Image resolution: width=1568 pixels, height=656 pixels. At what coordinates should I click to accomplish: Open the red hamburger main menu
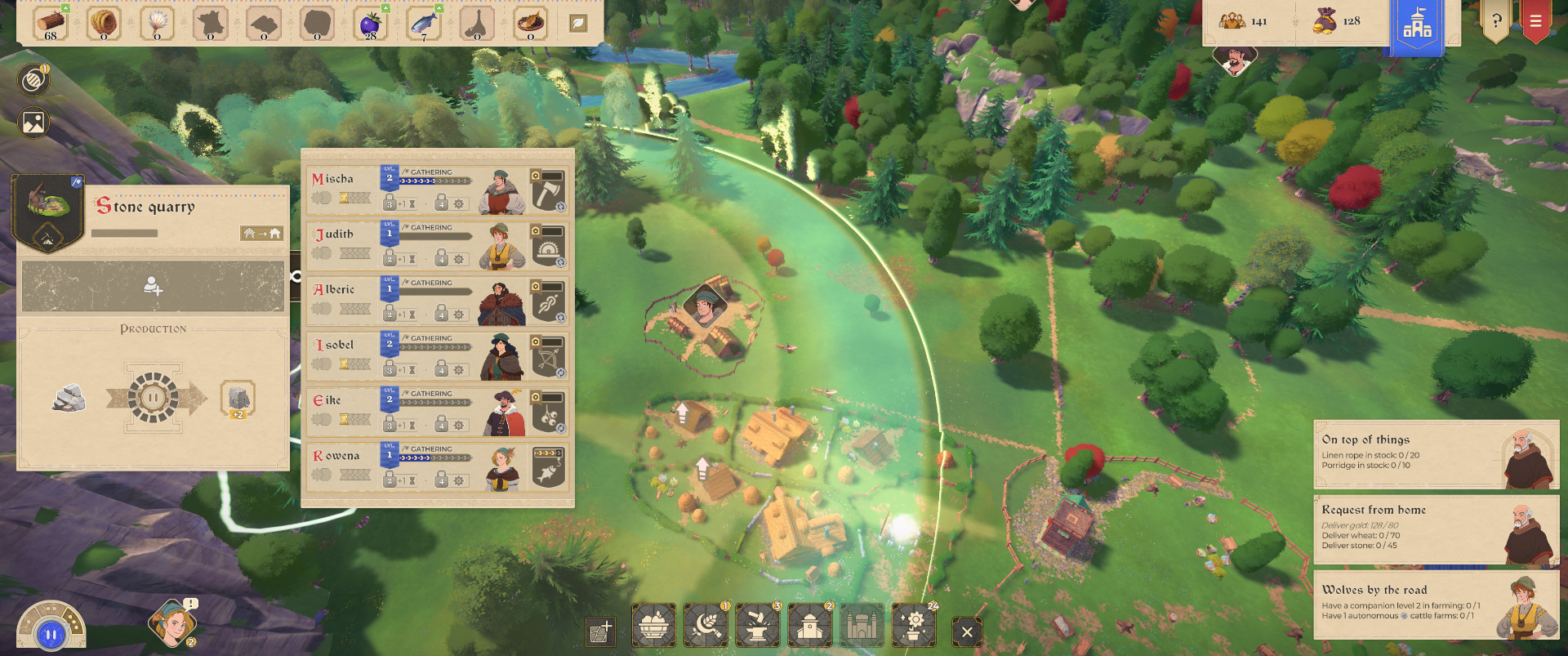coord(1535,21)
